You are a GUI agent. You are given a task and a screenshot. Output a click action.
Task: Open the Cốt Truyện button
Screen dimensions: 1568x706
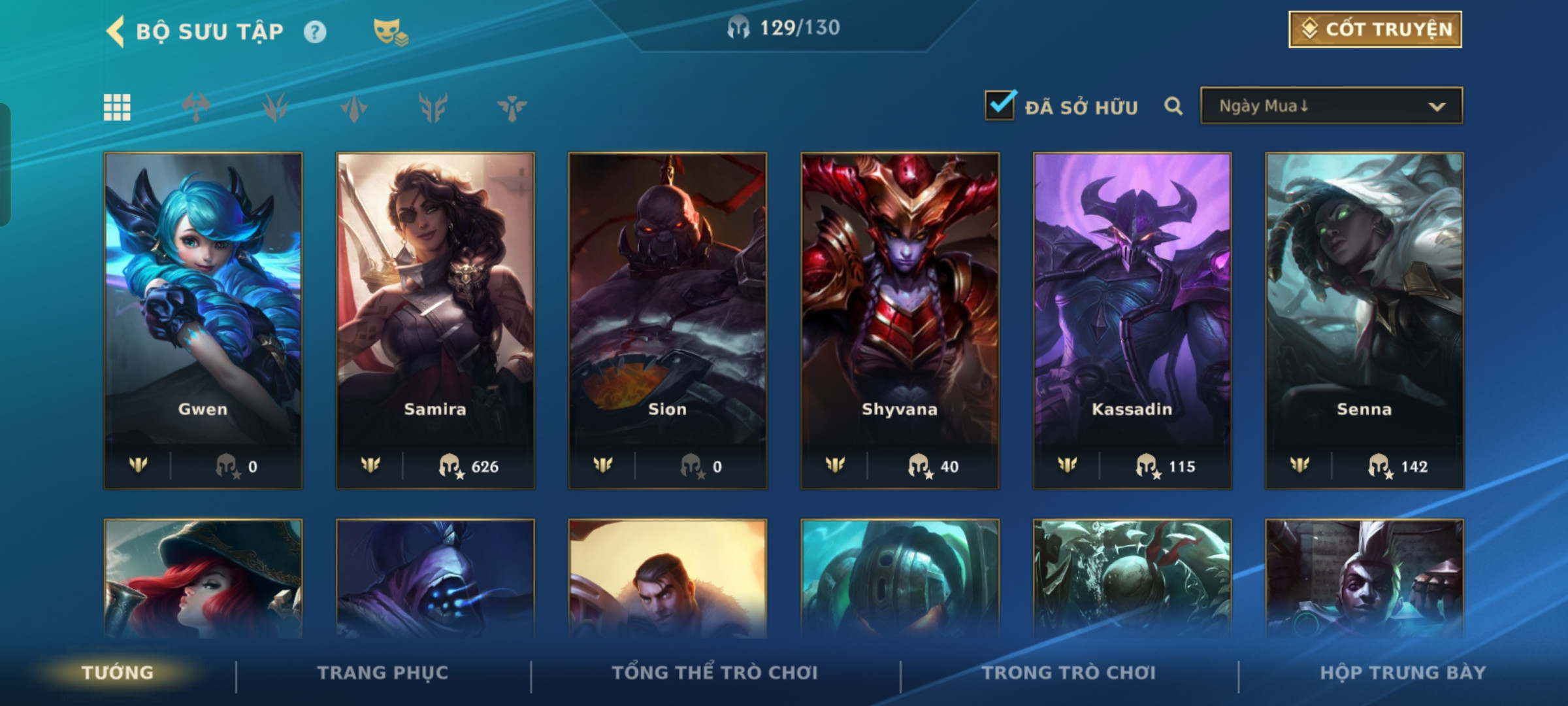[x=1375, y=29]
